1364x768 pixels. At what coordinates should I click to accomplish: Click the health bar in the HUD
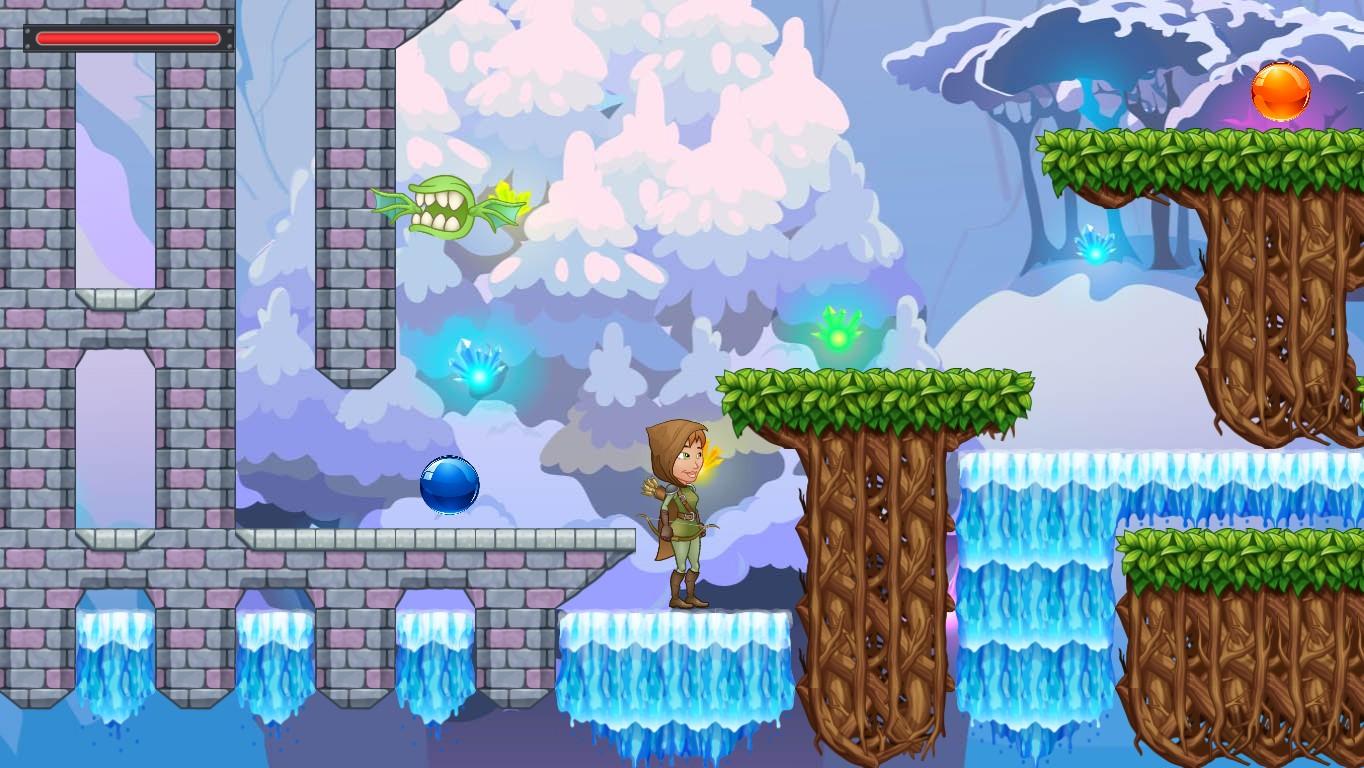click(x=127, y=38)
